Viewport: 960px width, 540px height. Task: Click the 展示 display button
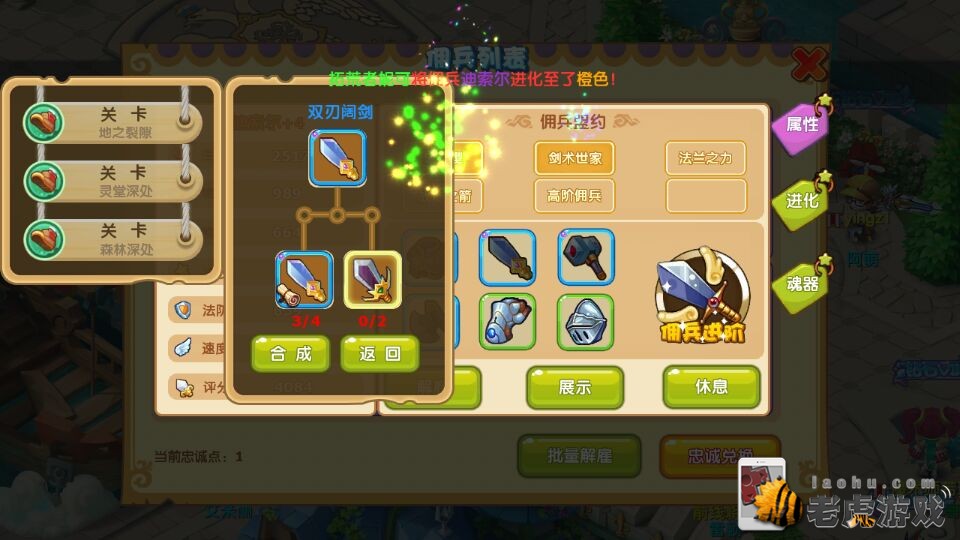point(575,387)
